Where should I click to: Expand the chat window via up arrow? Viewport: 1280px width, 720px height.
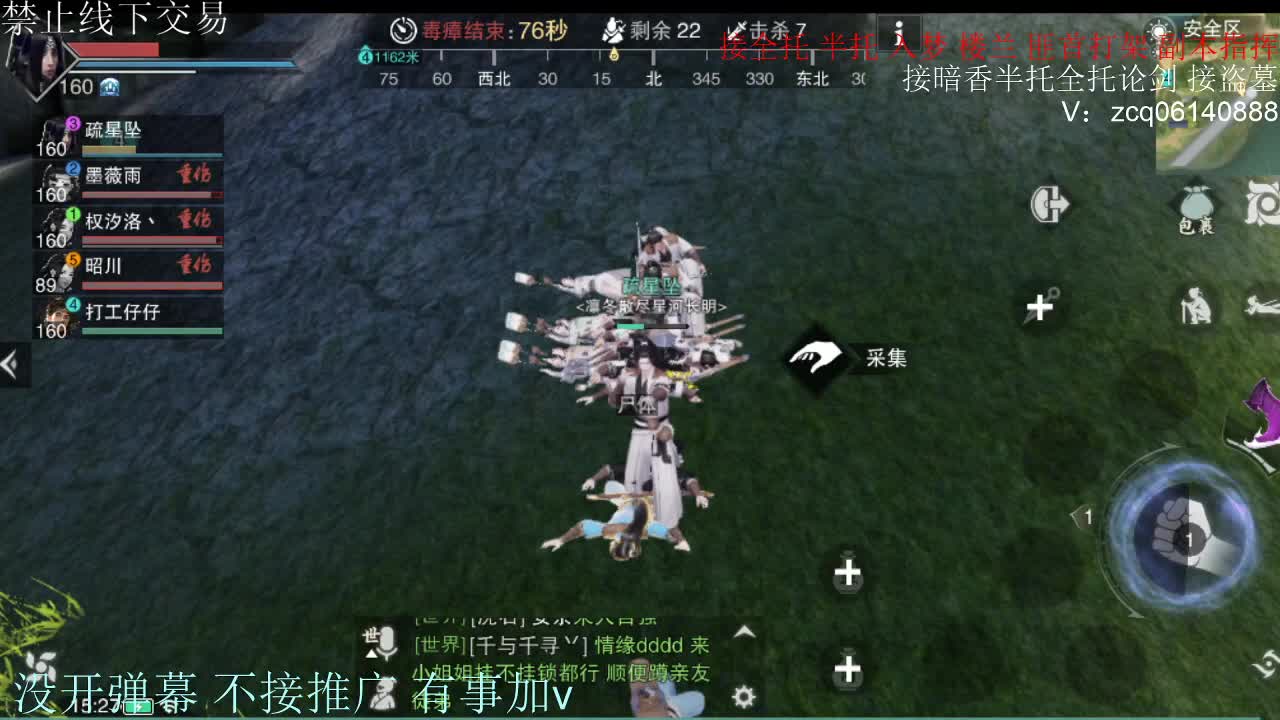coord(745,632)
